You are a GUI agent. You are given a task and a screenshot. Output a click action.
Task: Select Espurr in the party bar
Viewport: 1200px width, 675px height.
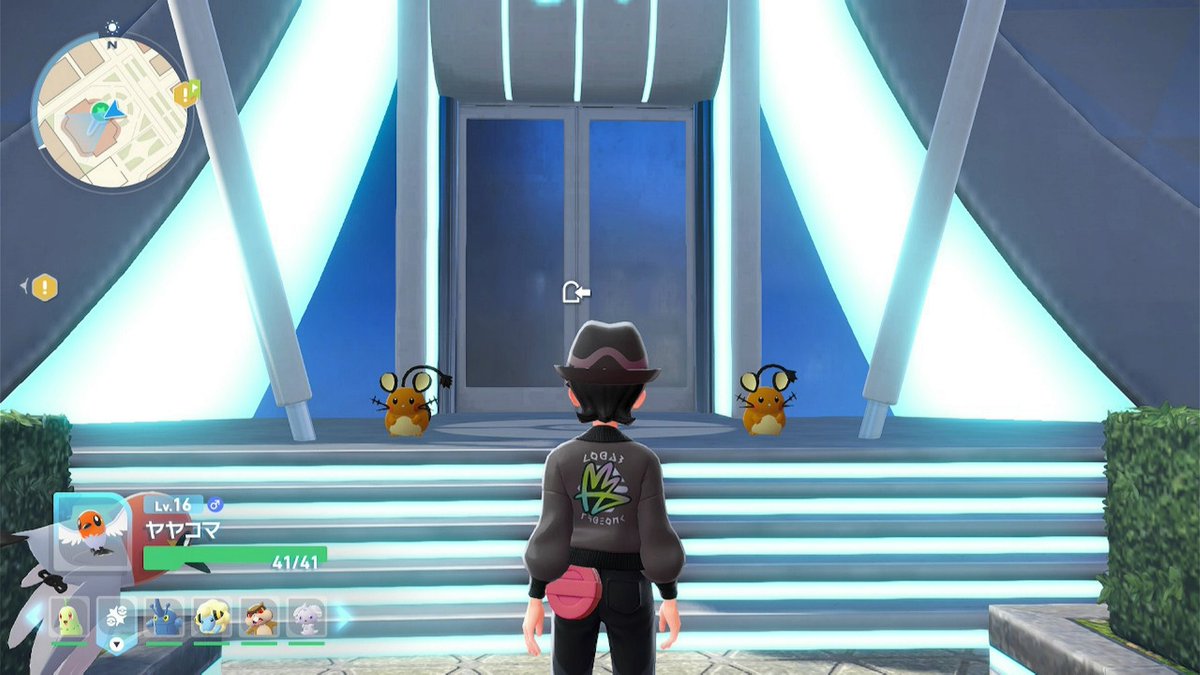pos(306,619)
